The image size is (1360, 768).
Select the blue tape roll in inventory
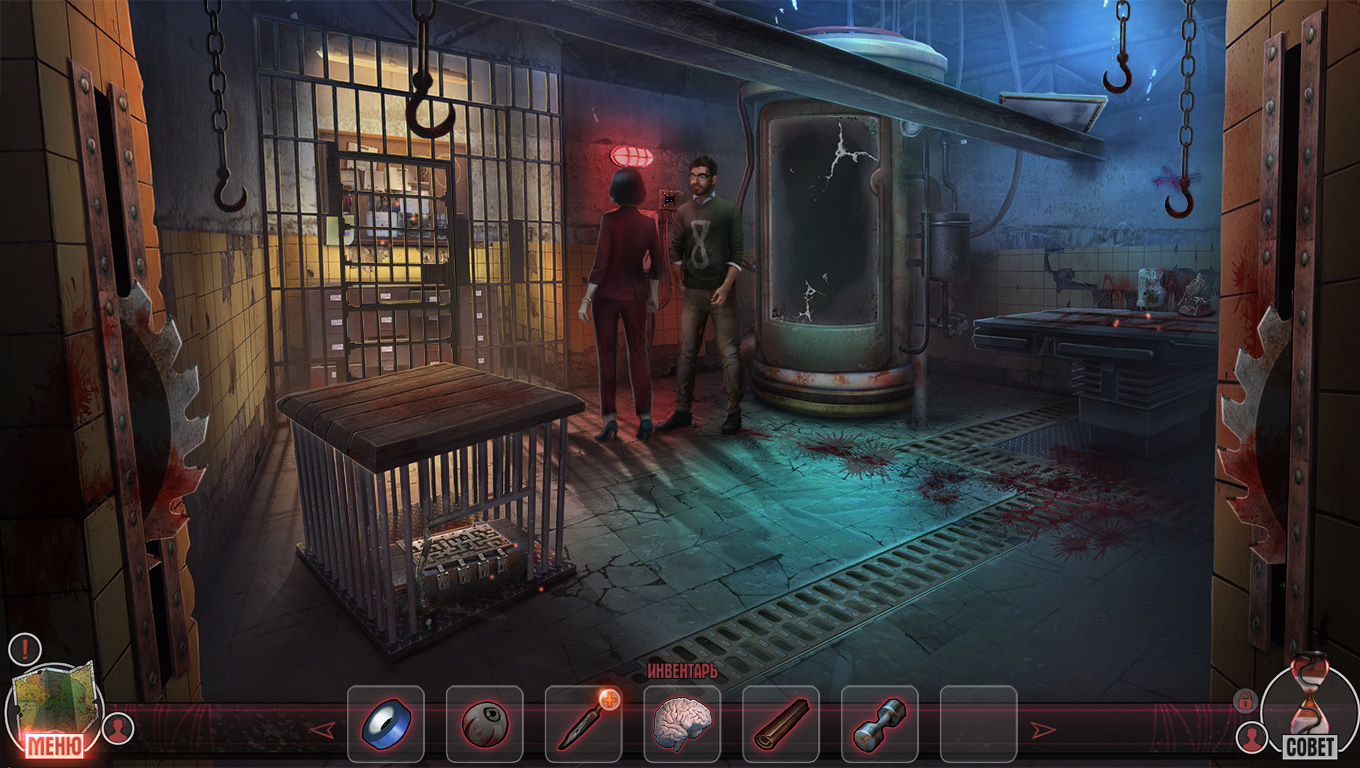tap(385, 724)
